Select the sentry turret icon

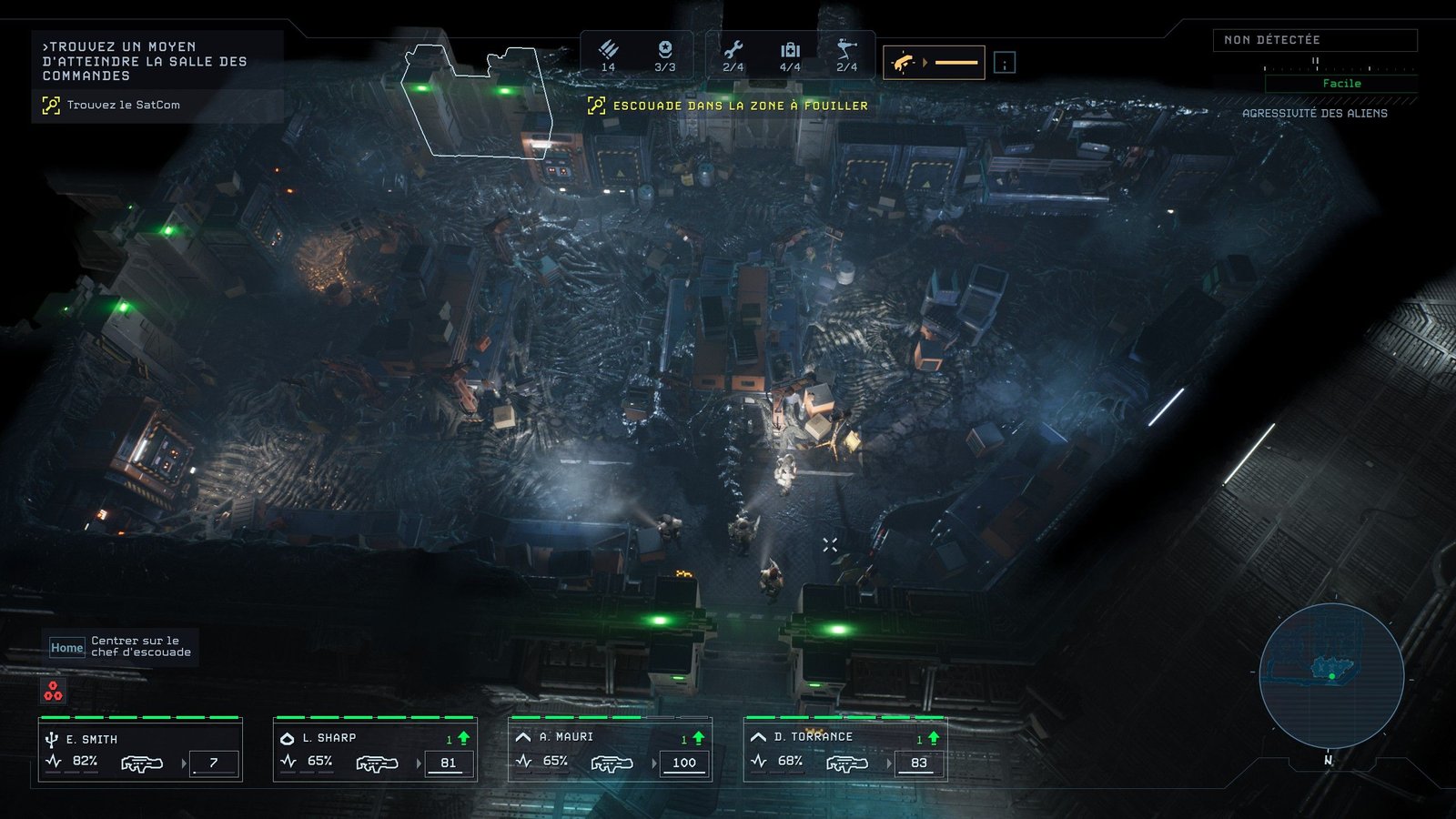click(846, 49)
